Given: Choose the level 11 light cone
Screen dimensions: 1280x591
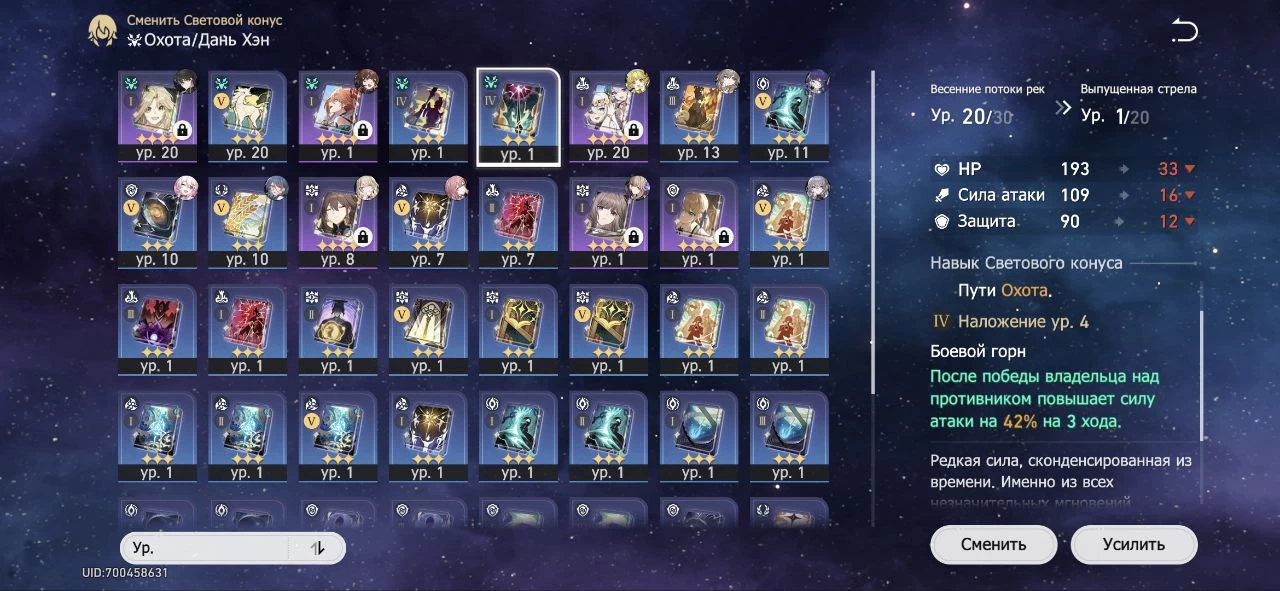Looking at the screenshot, I should pyautogui.click(x=788, y=115).
